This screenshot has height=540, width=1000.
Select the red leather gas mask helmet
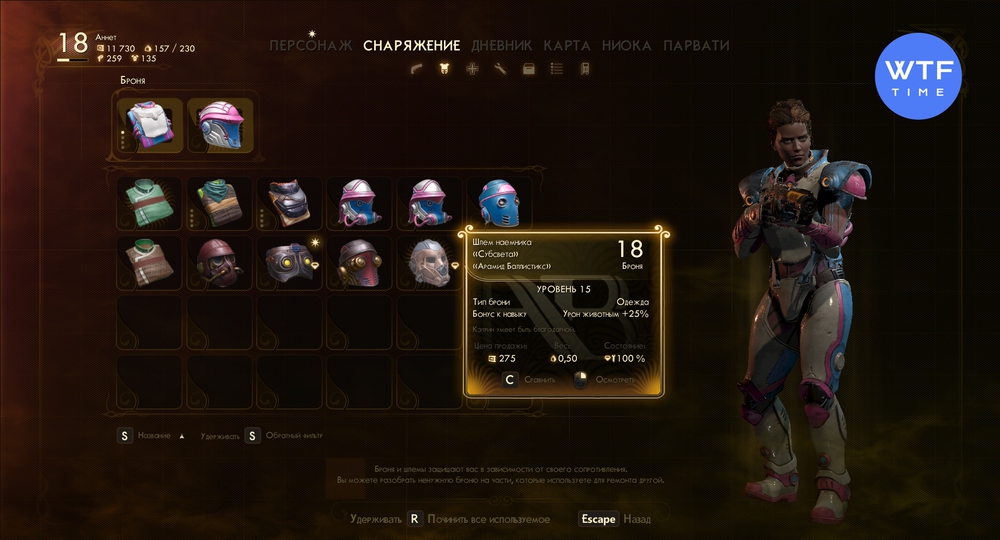[x=220, y=263]
